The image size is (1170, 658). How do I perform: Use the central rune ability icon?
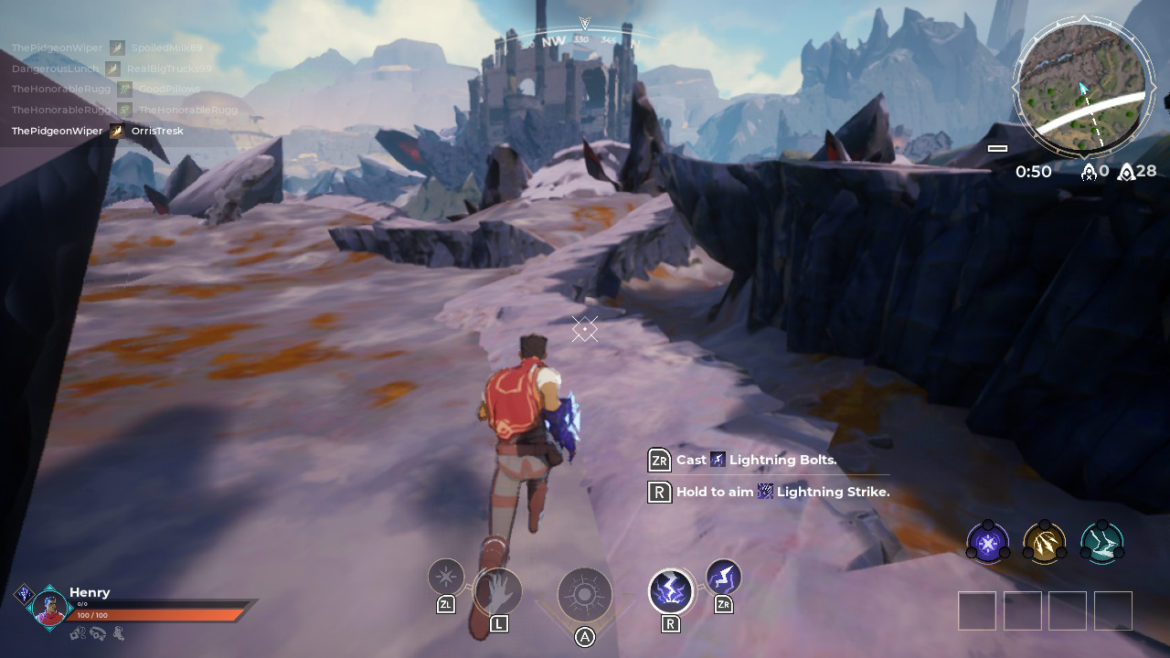[585, 592]
